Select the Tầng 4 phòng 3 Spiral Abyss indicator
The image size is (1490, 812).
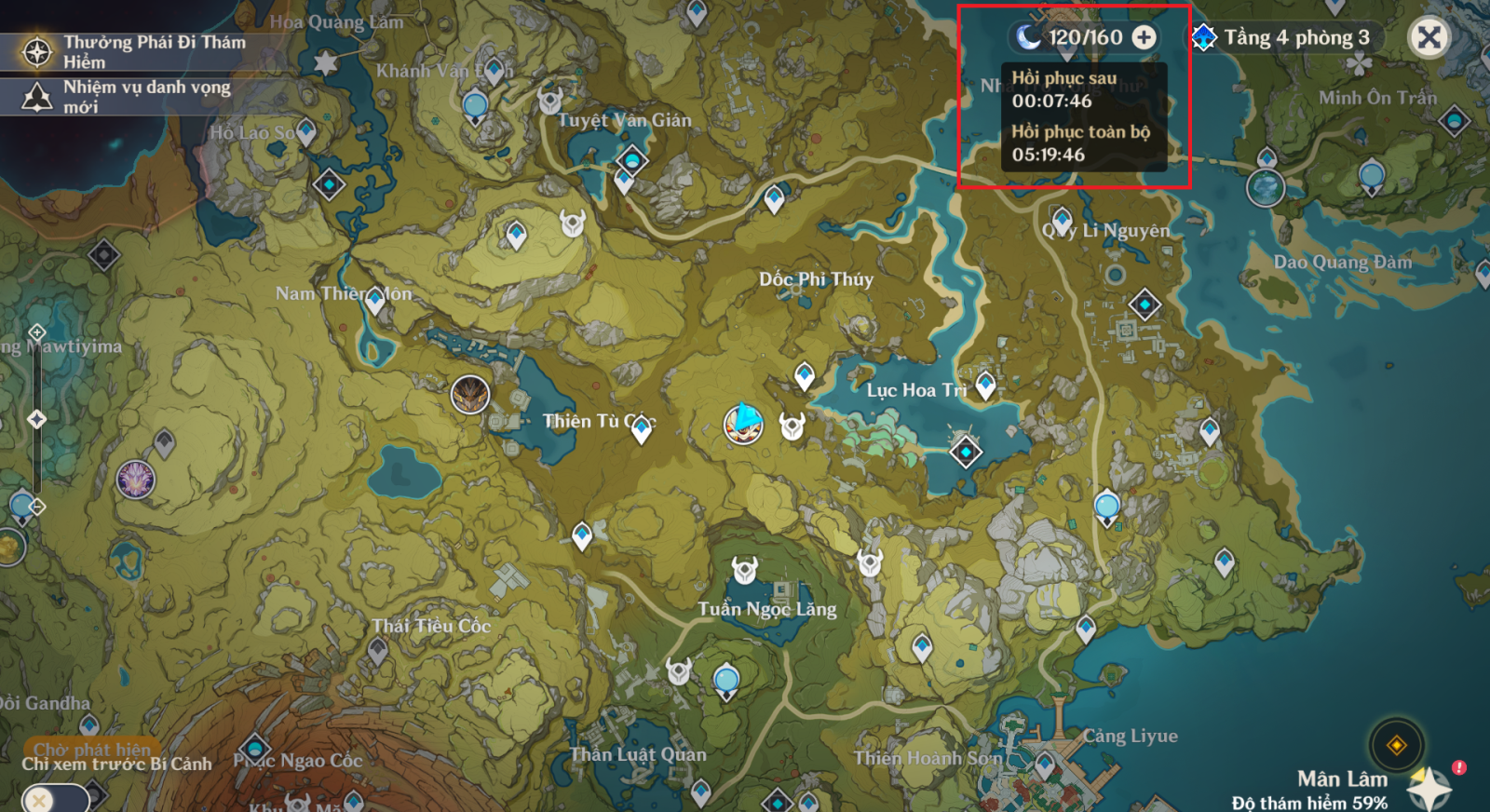coord(1284,37)
